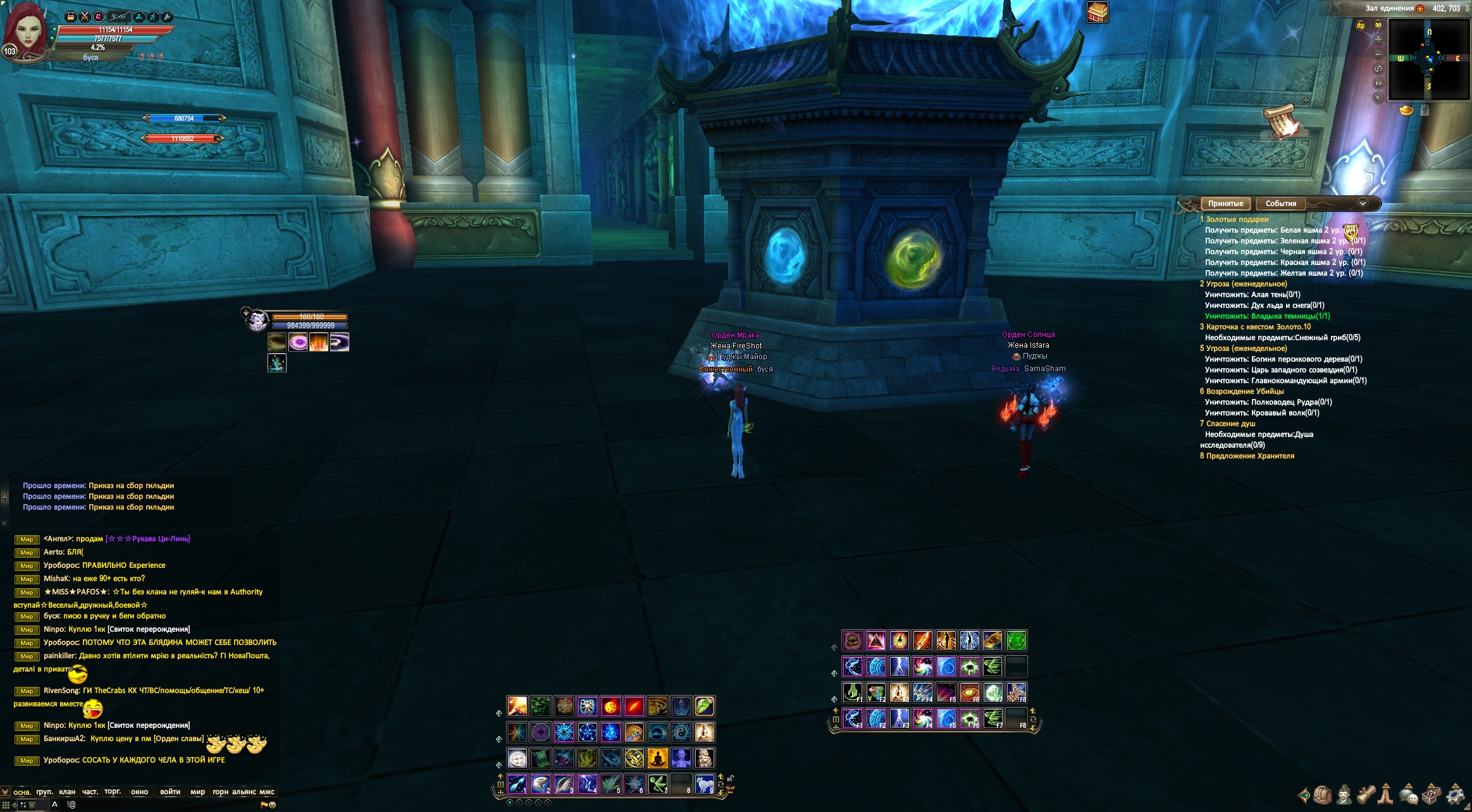Open the settings gear icon
This screenshot has height=812, width=1472.
1456,794
